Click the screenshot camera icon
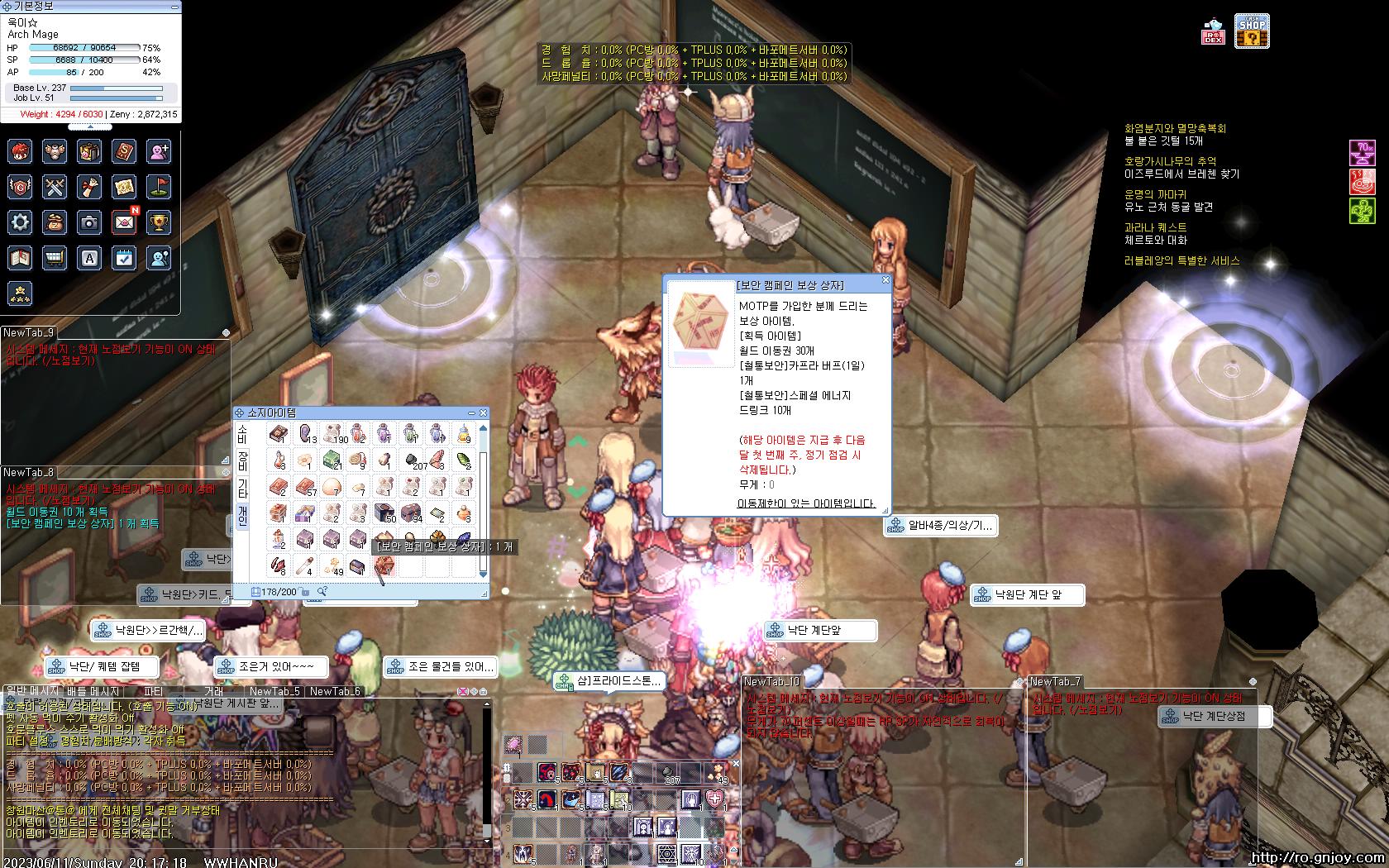 (89, 222)
